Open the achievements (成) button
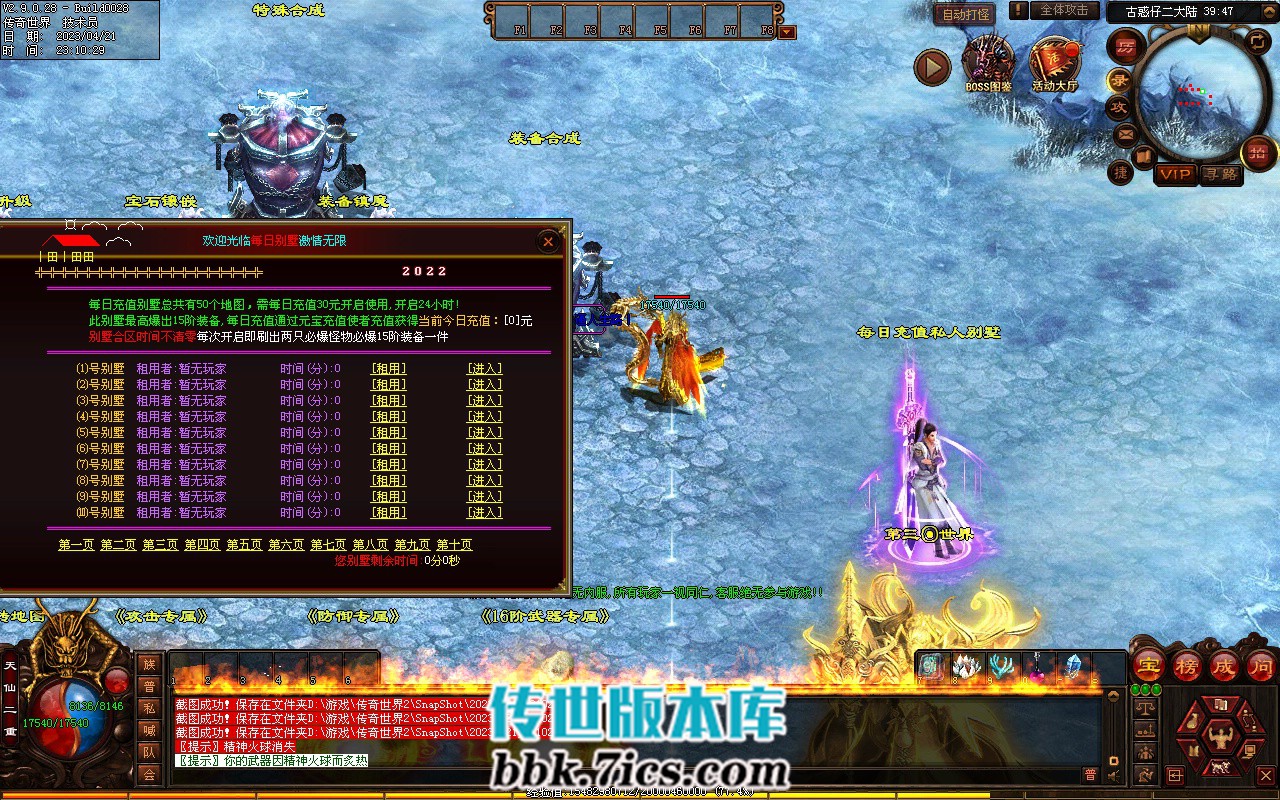Screen dimensions: 1280x800 pos(1224,665)
